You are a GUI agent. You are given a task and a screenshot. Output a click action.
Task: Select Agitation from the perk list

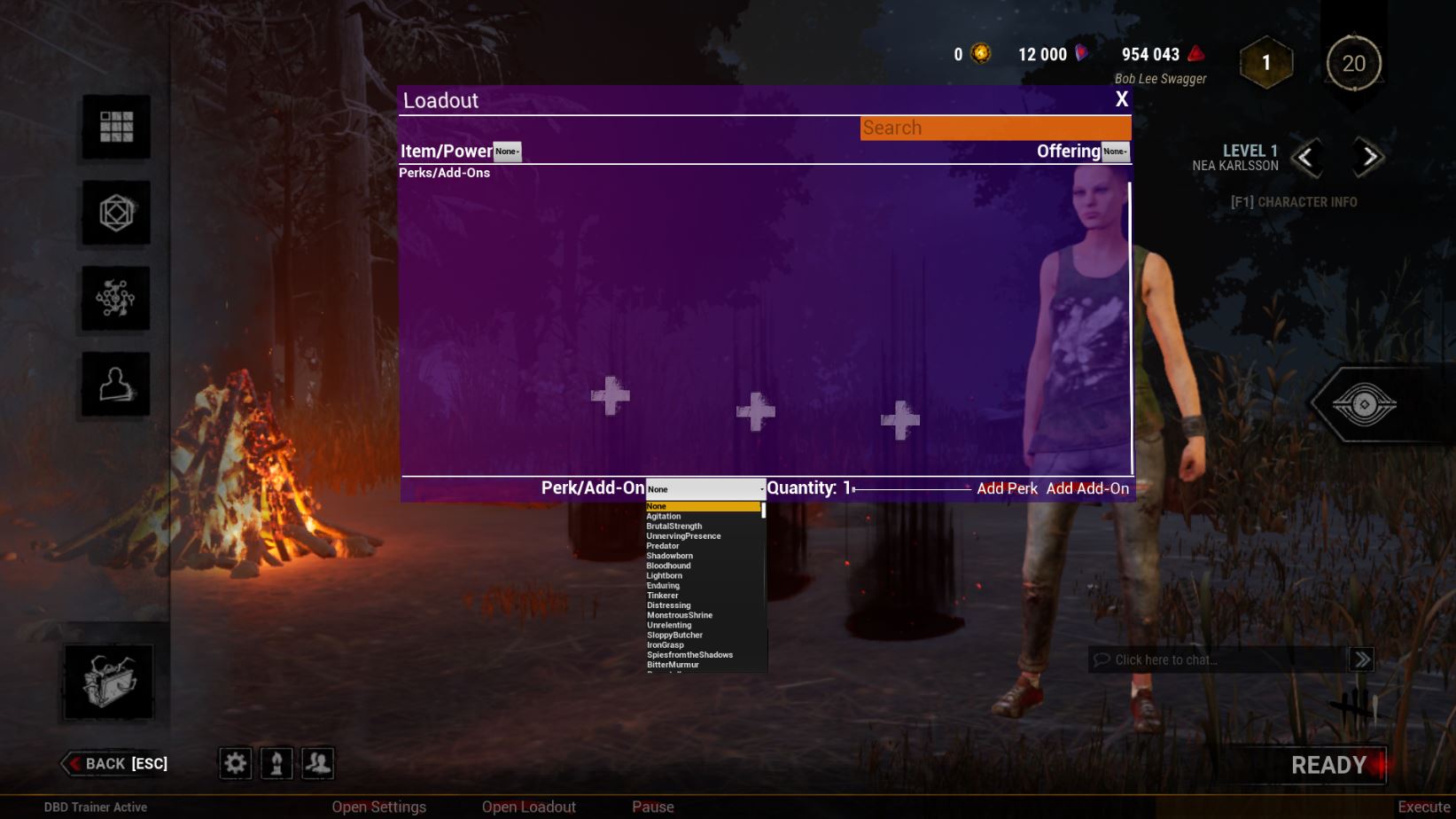coord(664,516)
